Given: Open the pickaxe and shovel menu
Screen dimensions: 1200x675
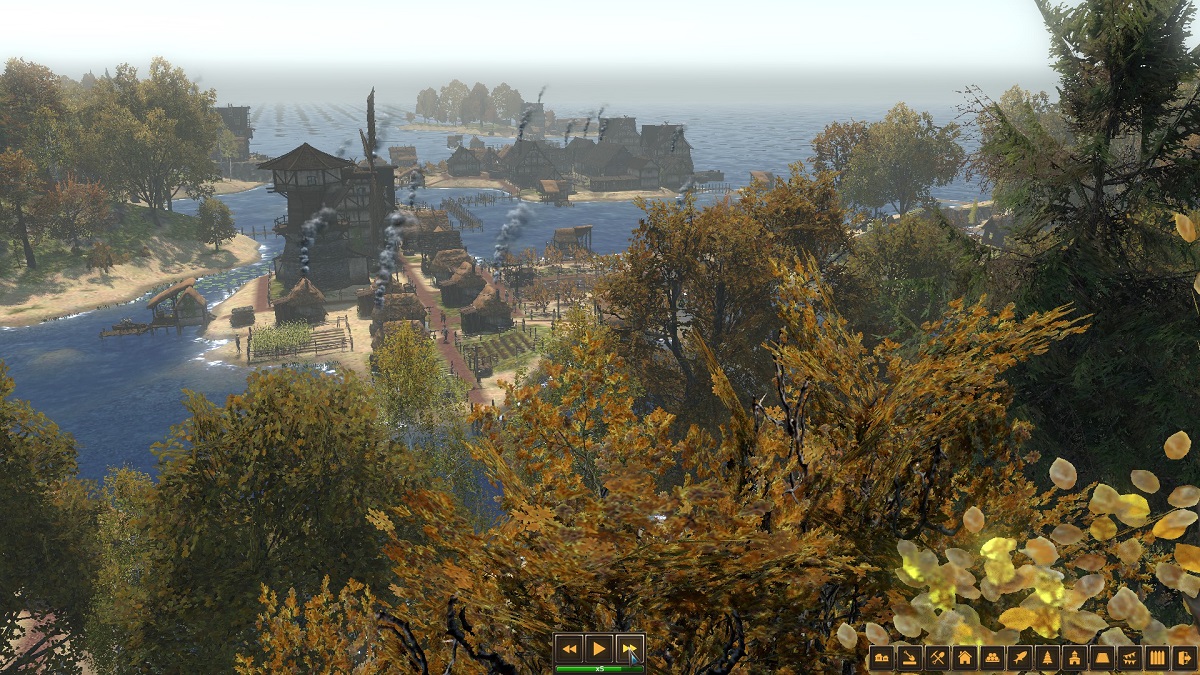Looking at the screenshot, I should point(937,657).
